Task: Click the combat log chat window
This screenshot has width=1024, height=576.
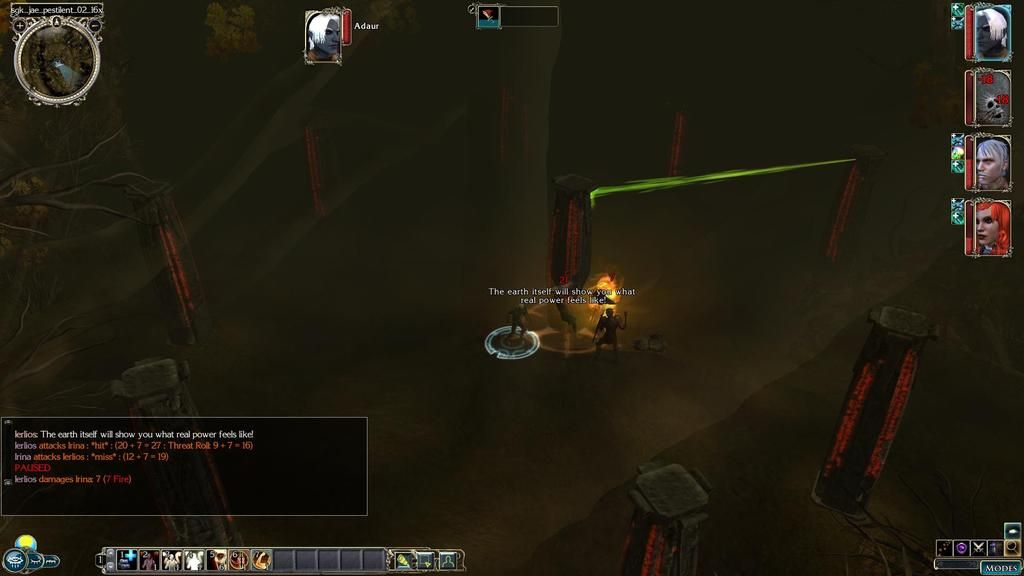Action: pyautogui.click(x=185, y=466)
